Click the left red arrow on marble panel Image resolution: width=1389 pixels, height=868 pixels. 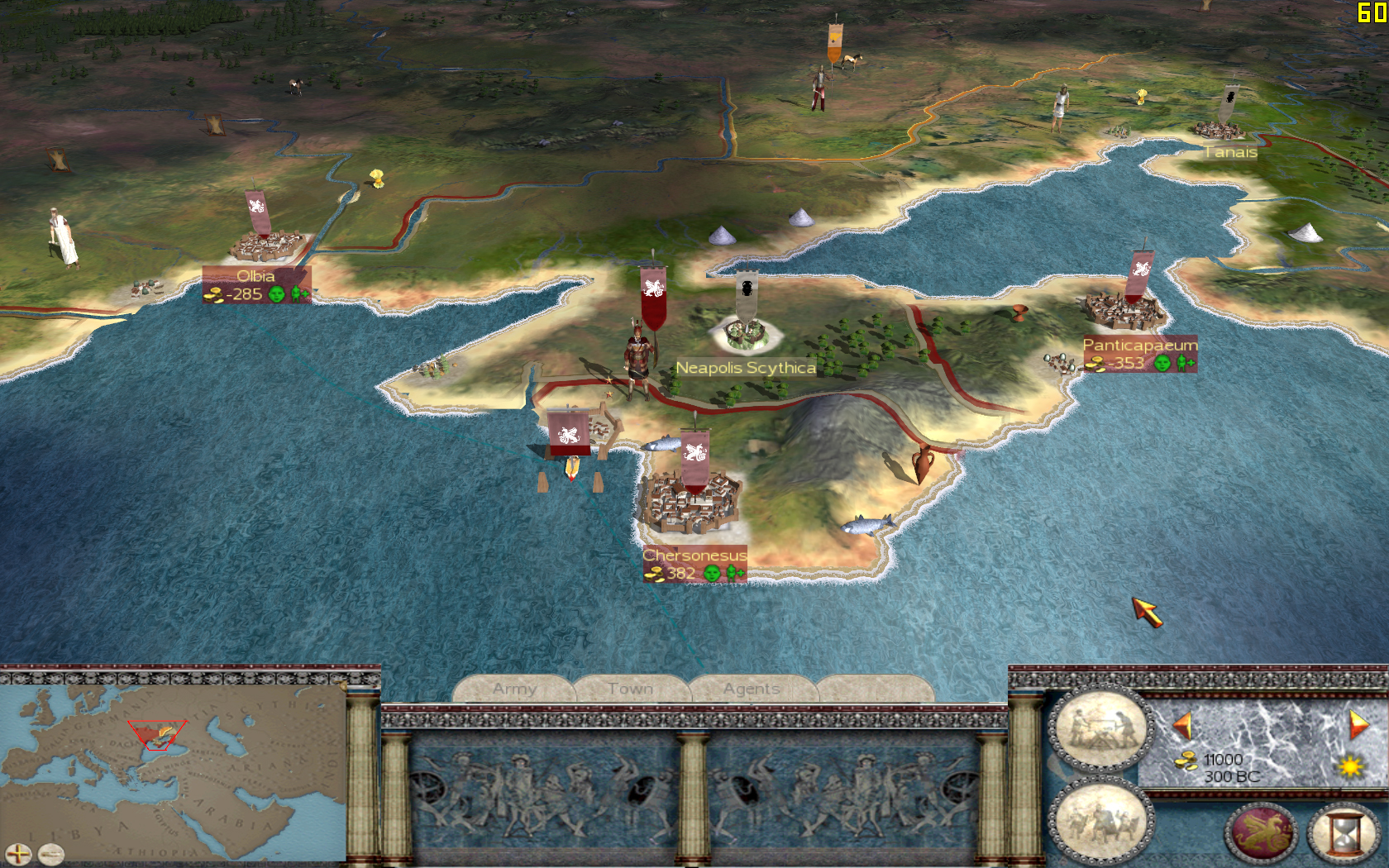[1182, 726]
